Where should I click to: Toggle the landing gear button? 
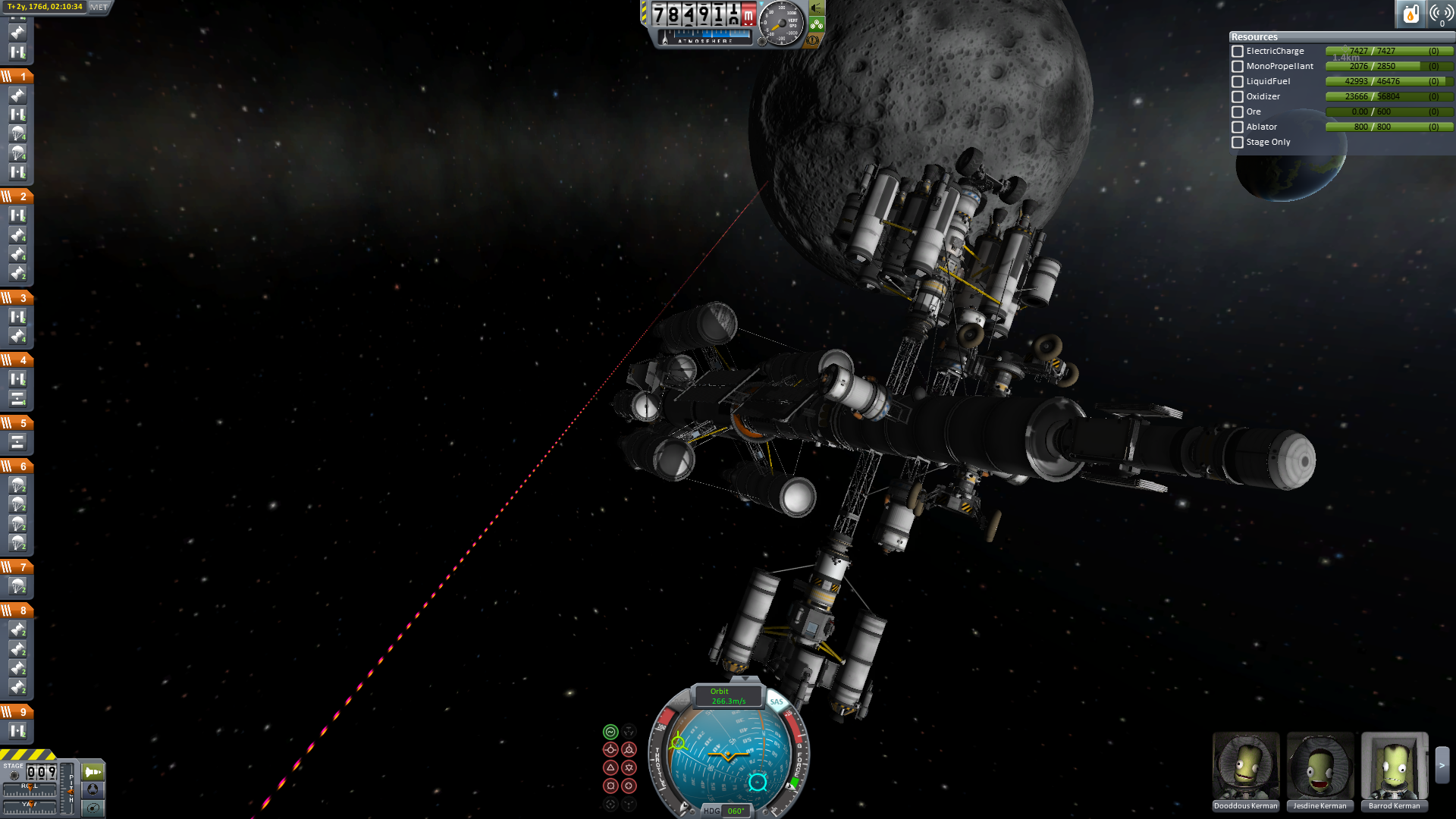817,24
